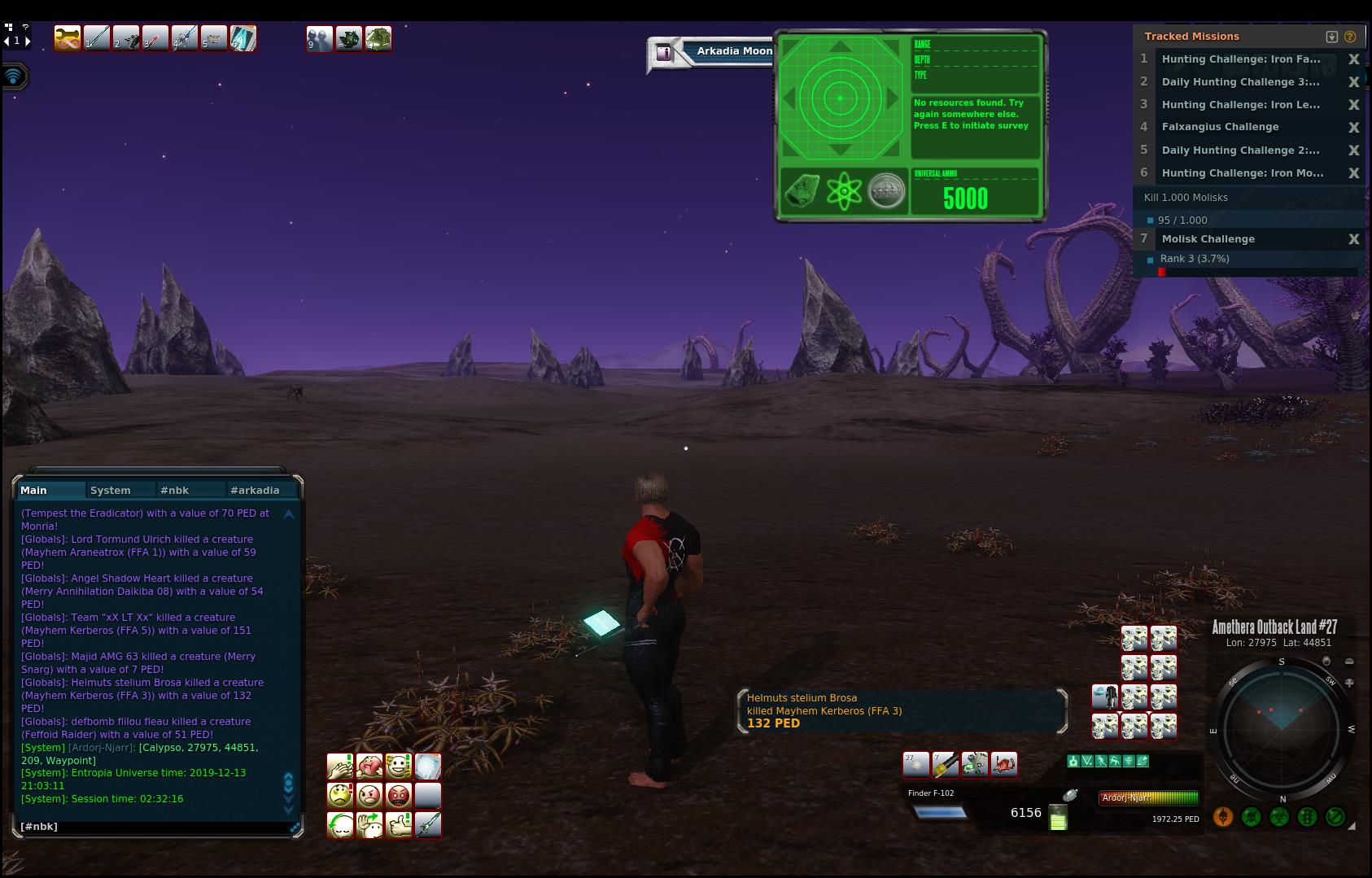Viewport: 1372px width, 878px height.
Task: Activate the two-figures icon in slot 9
Action: click(x=319, y=38)
